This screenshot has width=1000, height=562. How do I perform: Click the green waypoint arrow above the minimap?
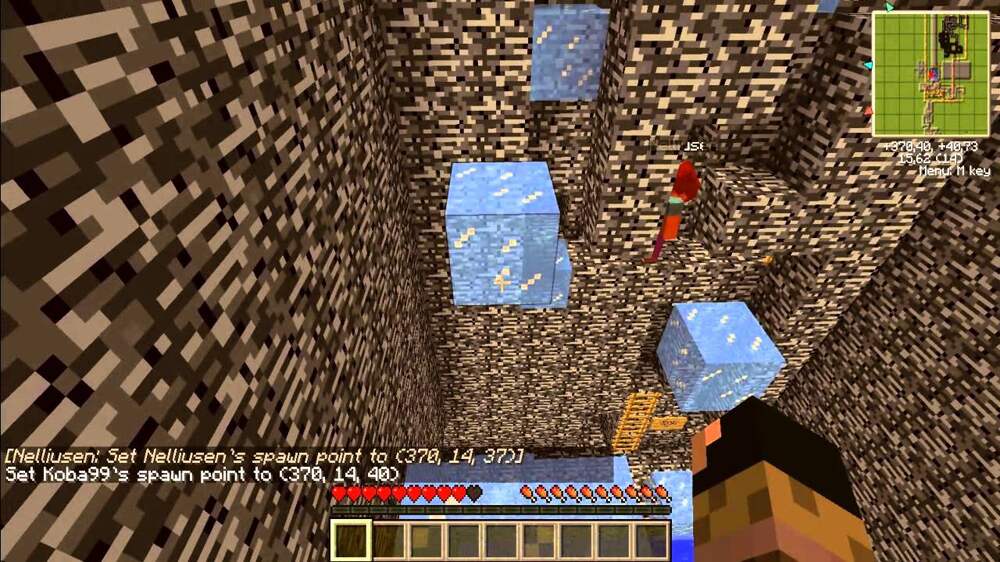tap(891, 6)
